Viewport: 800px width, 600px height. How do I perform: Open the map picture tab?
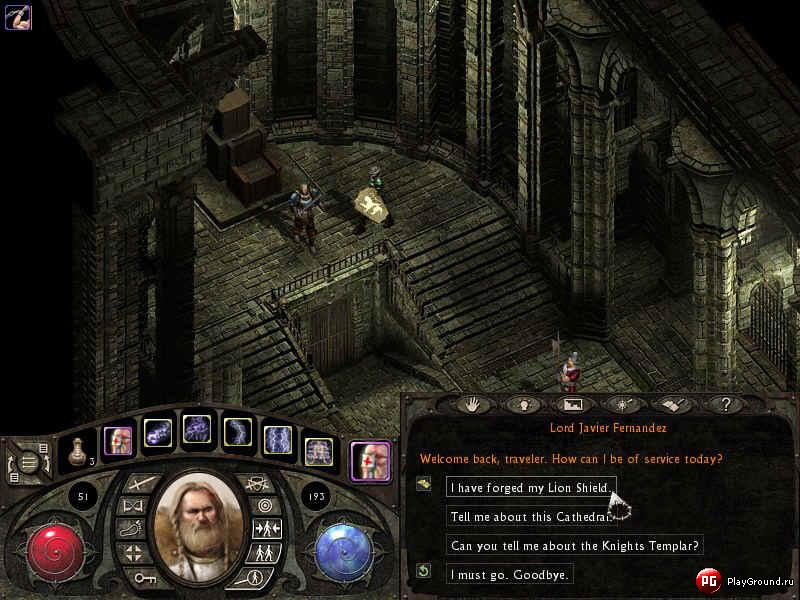(572, 404)
